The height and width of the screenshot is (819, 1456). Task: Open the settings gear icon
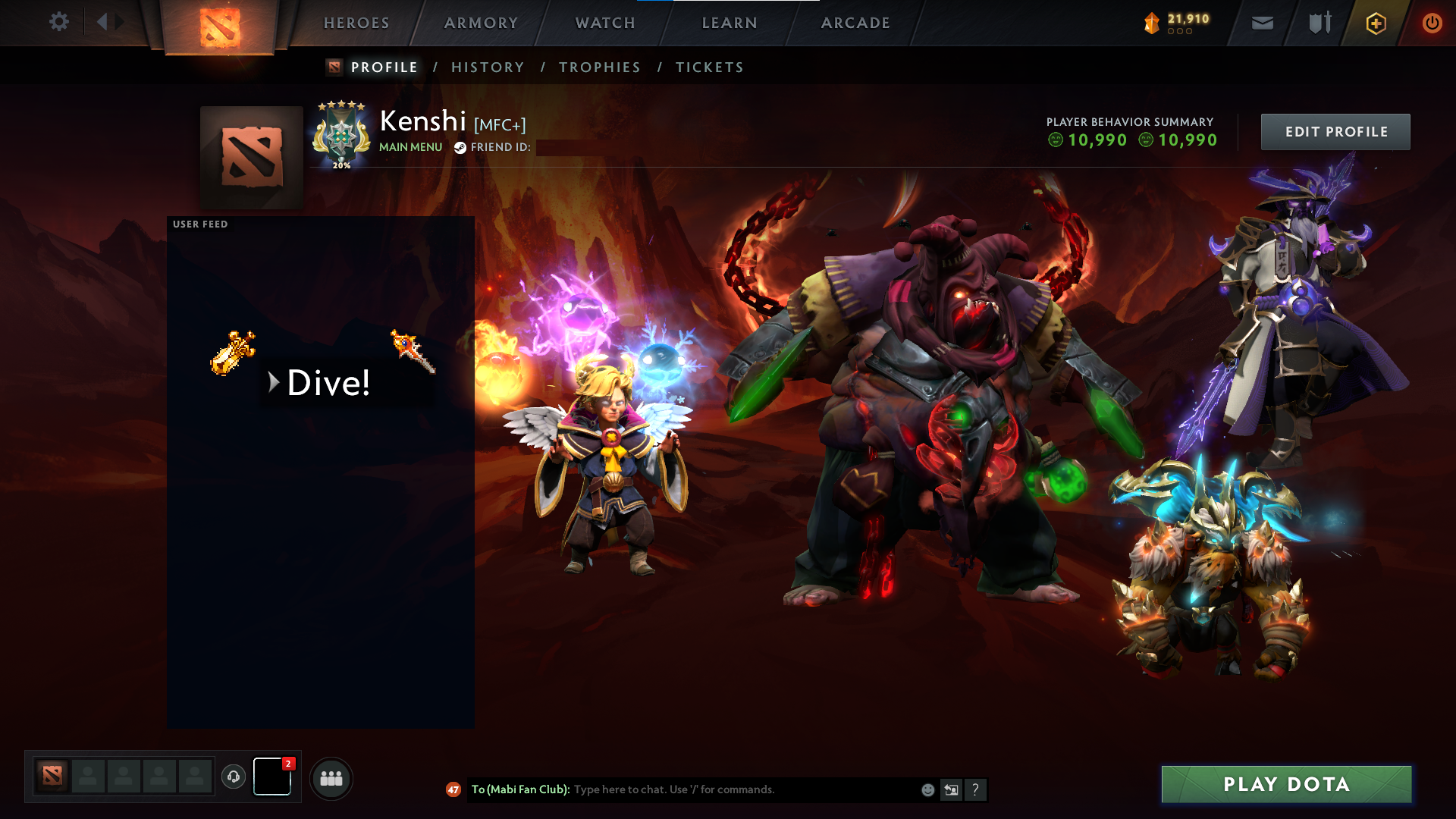[x=58, y=22]
